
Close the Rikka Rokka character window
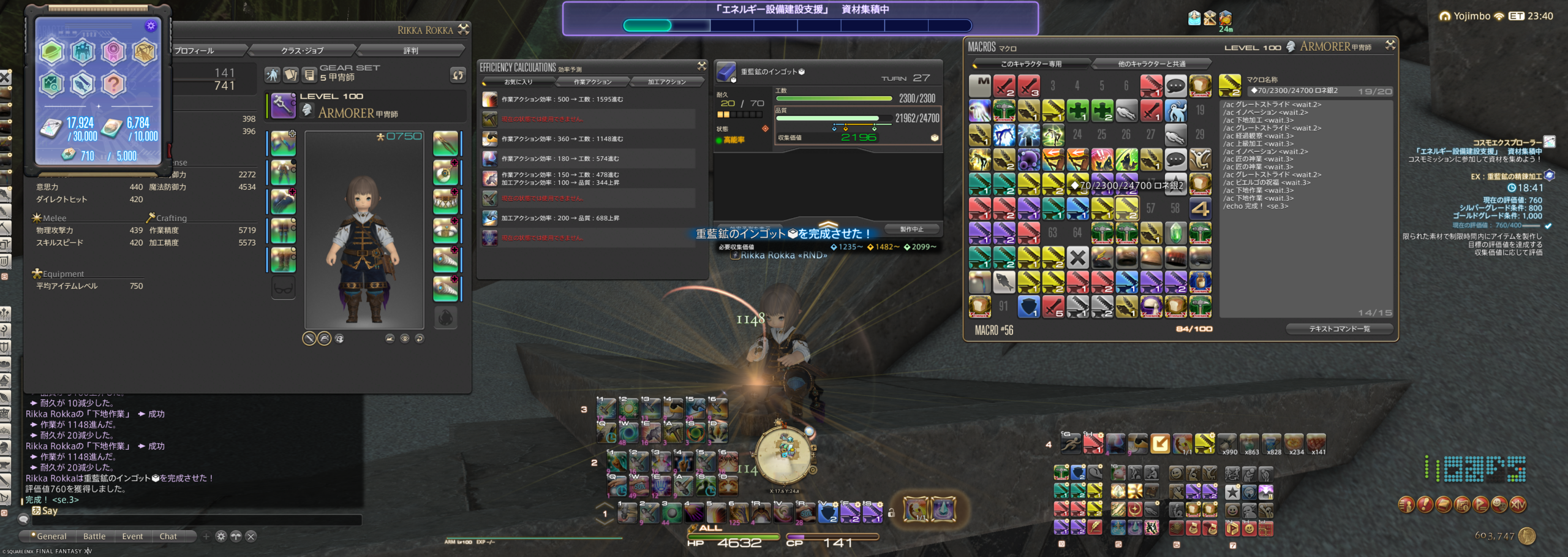(464, 29)
